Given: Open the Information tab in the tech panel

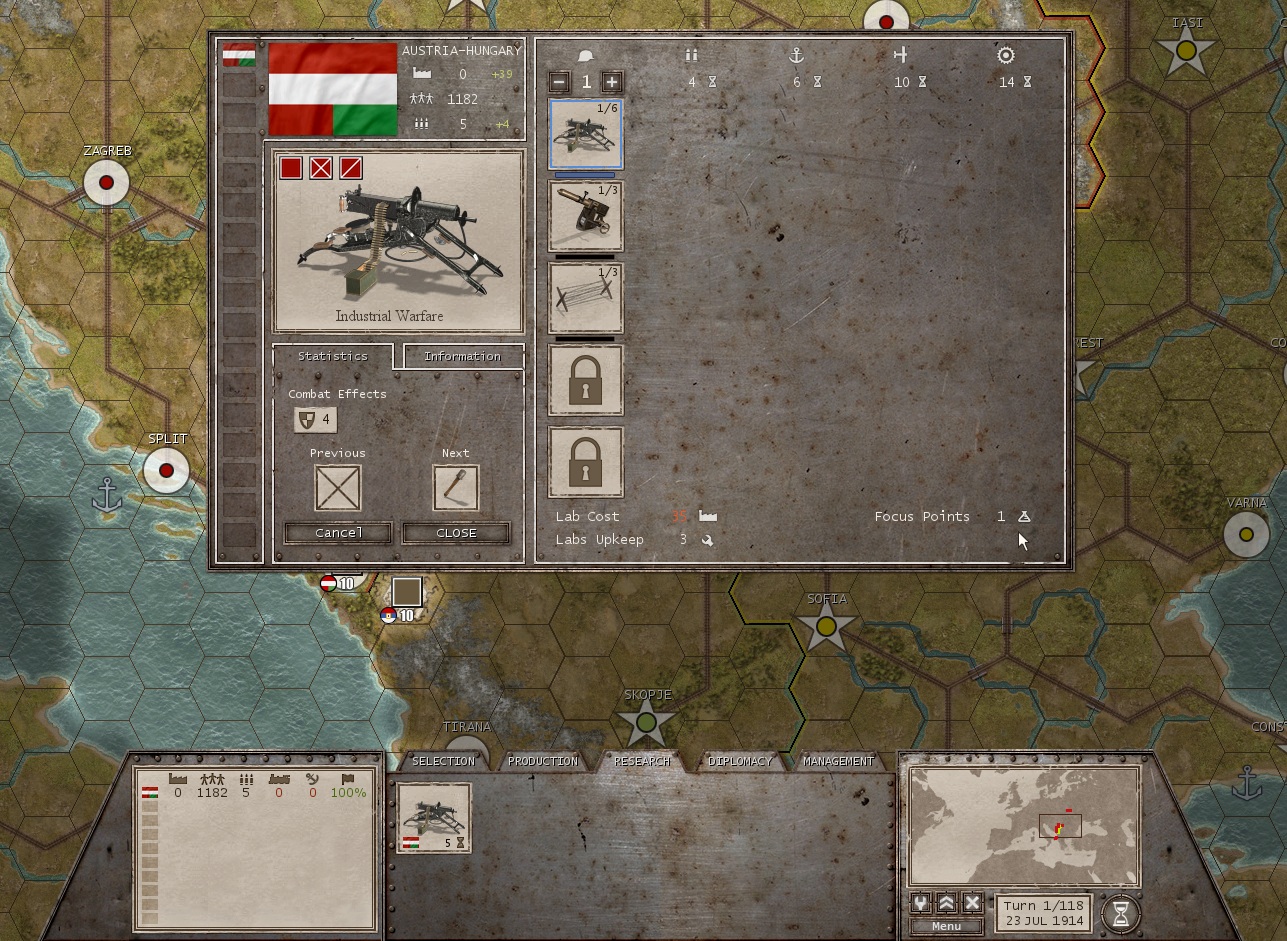Looking at the screenshot, I should pyautogui.click(x=461, y=356).
